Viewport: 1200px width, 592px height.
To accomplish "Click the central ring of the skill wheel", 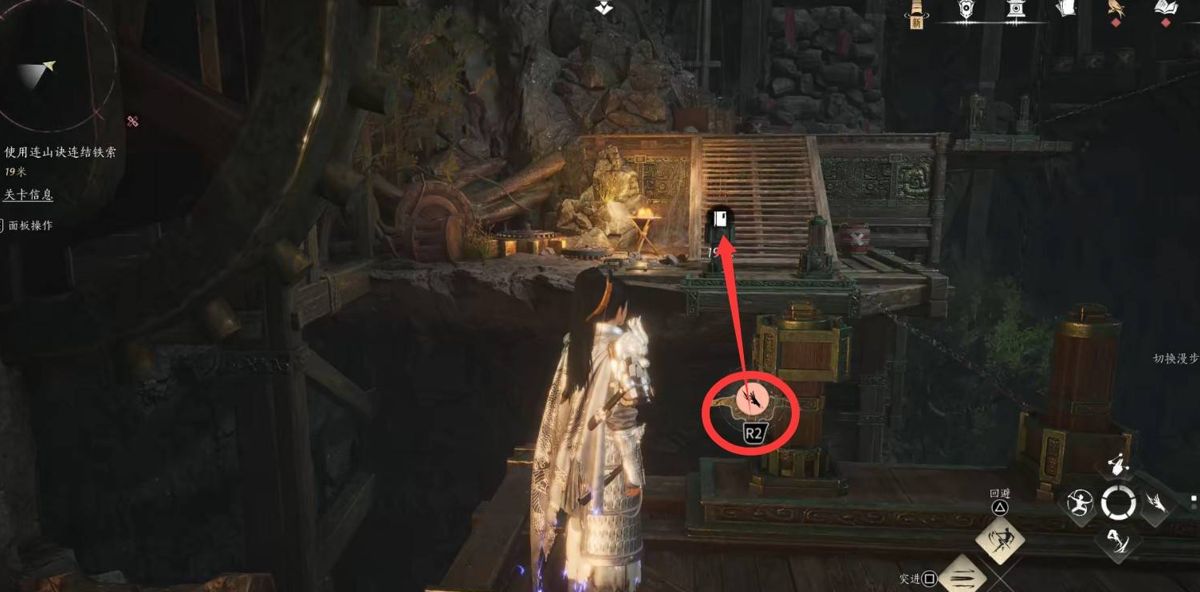I will pyautogui.click(x=1118, y=502).
